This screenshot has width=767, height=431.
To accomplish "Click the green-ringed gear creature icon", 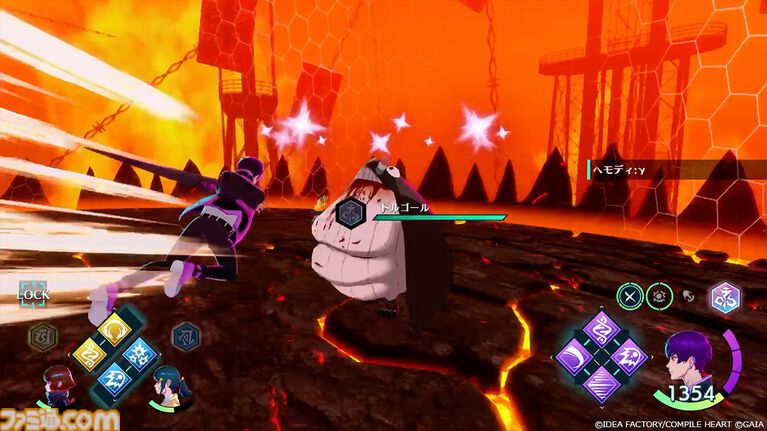I will pos(661,296).
